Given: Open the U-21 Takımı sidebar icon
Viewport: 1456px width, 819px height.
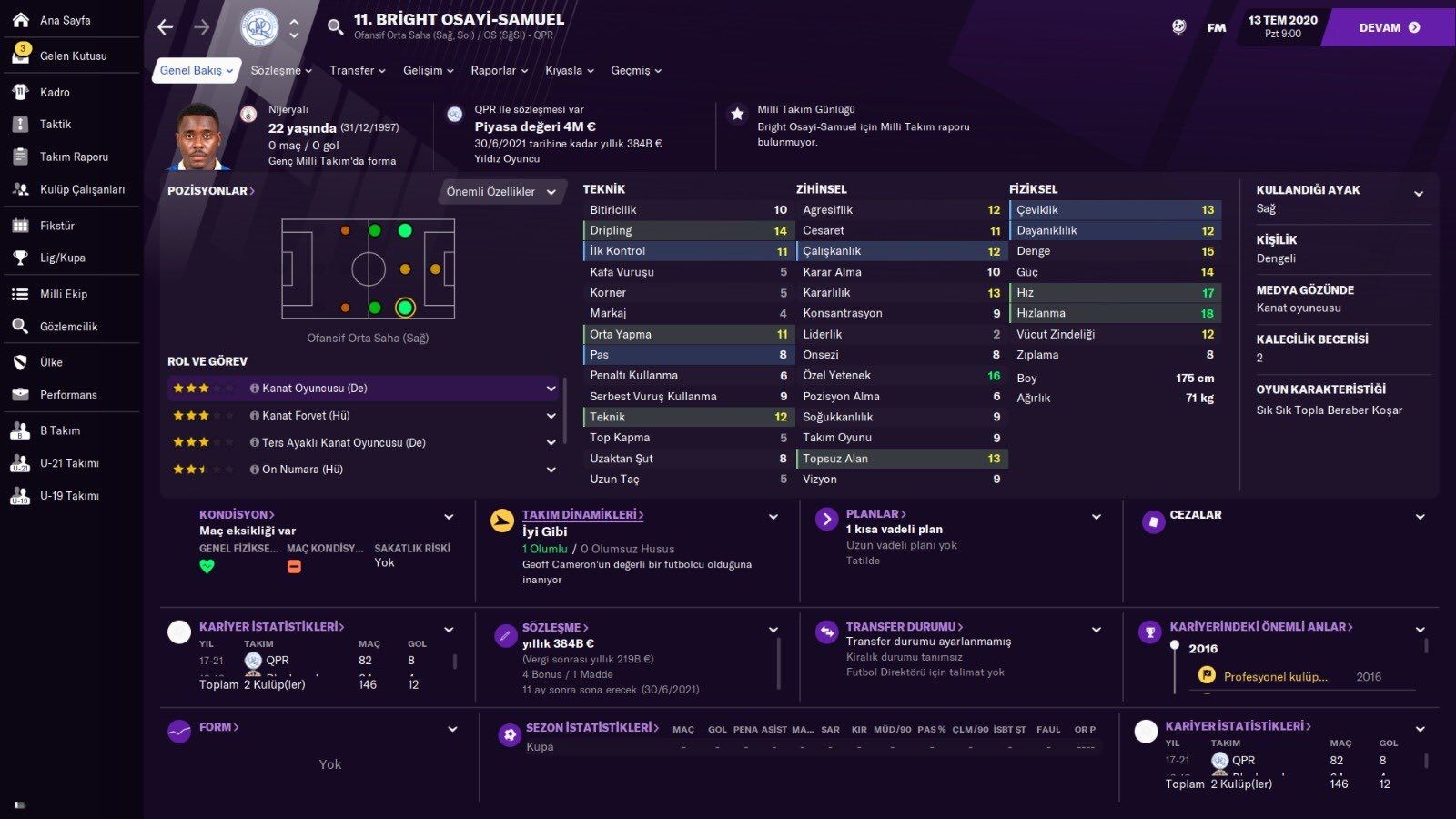Looking at the screenshot, I should pyautogui.click(x=20, y=462).
